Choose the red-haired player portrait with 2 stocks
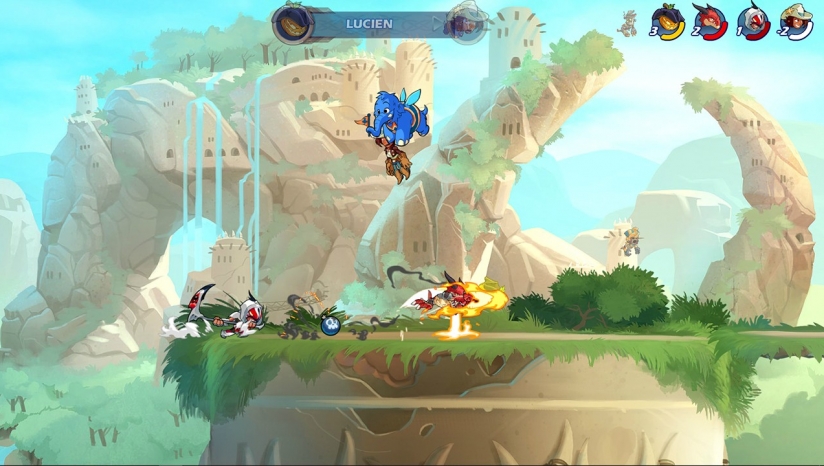 pos(709,20)
